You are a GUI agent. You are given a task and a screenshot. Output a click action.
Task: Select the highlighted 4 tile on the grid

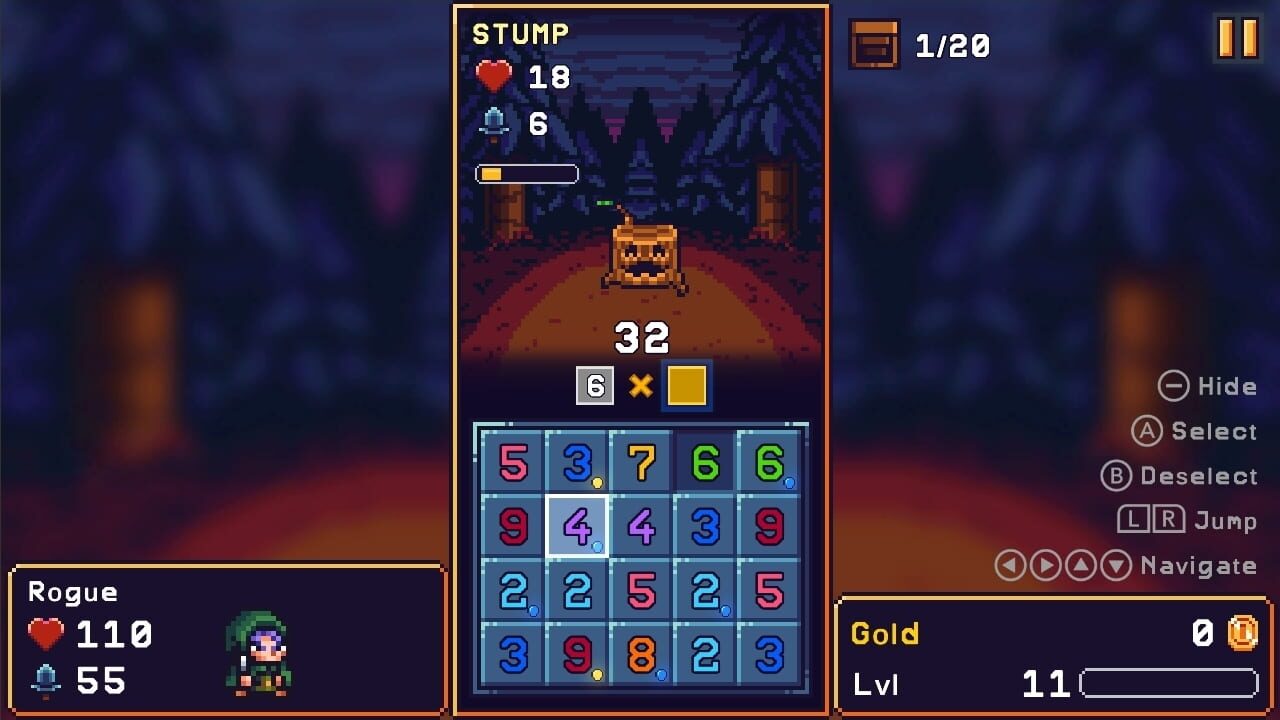click(578, 529)
